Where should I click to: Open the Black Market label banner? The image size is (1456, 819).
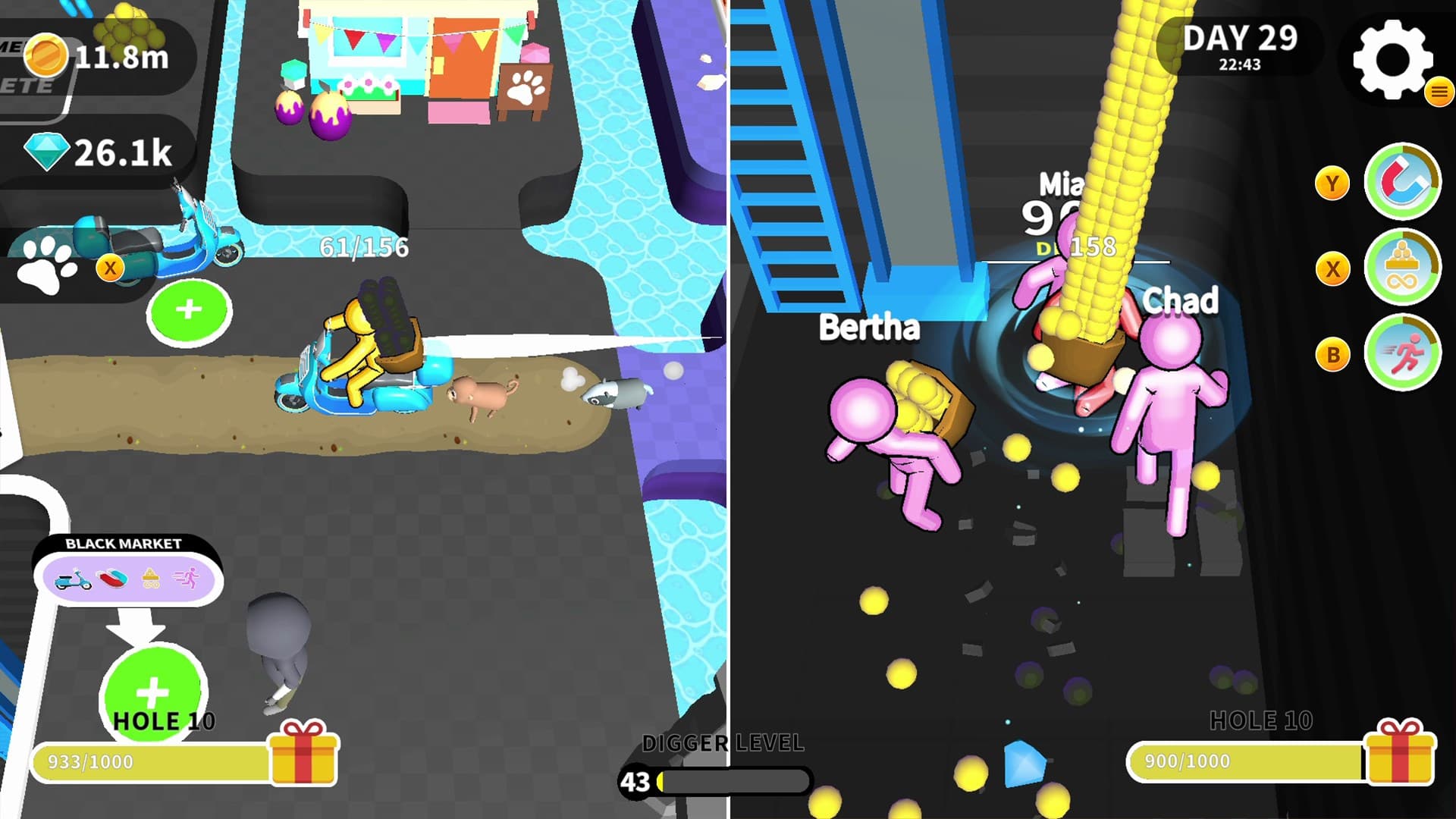pos(124,543)
